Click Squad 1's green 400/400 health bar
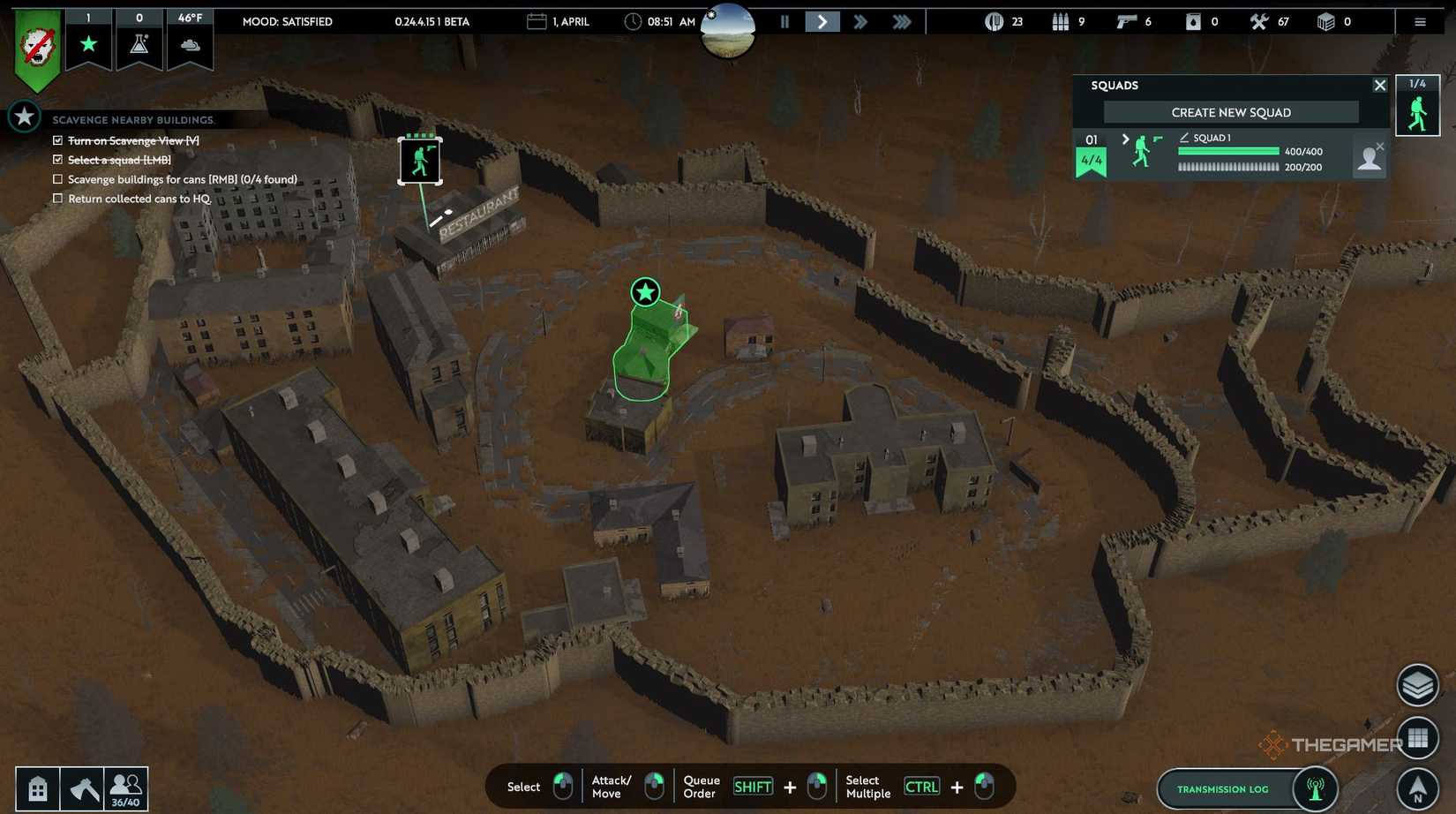The width and height of the screenshot is (1456, 814). coord(1227,150)
